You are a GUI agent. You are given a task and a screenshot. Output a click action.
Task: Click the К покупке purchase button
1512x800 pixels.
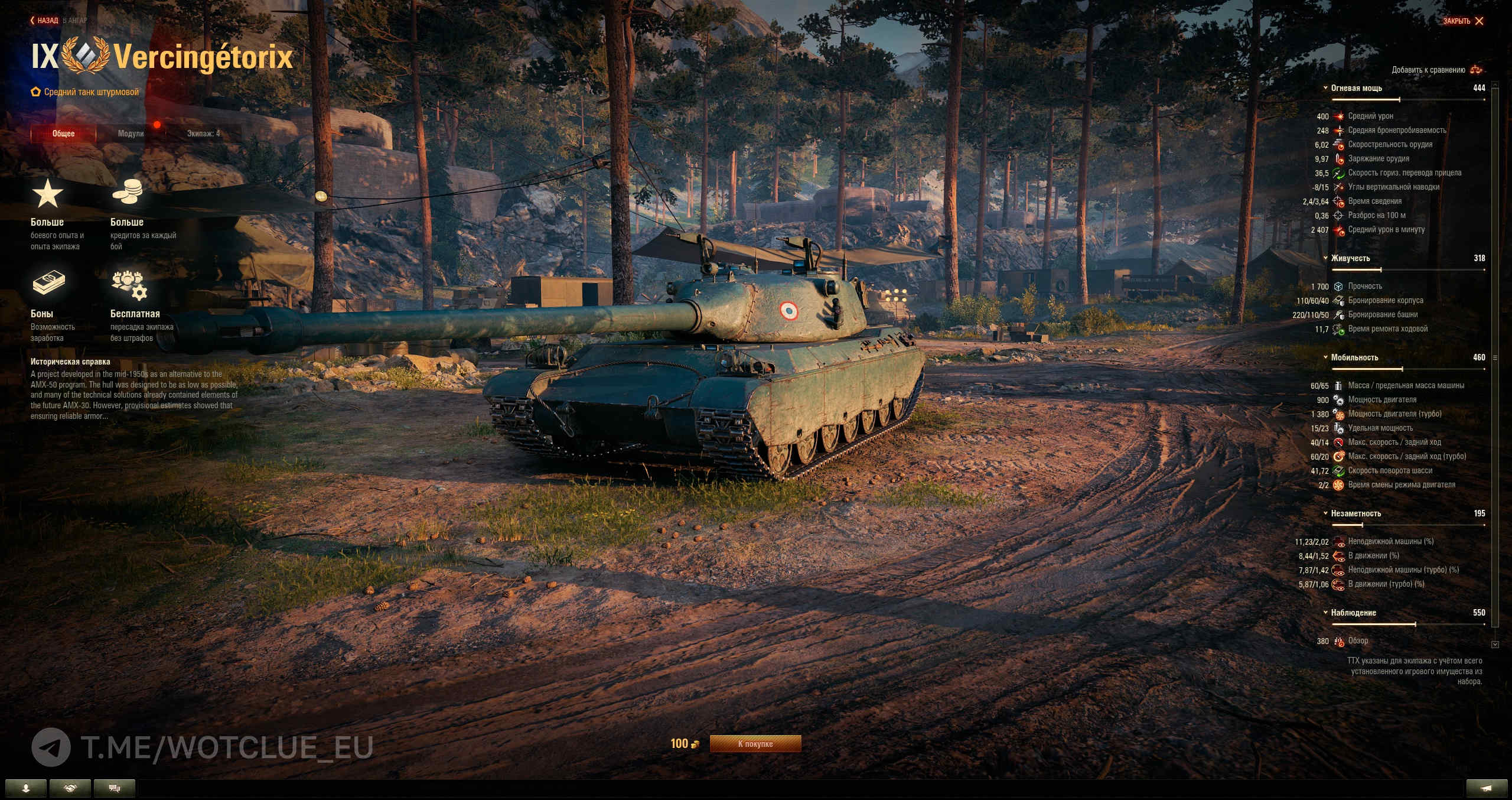(755, 744)
